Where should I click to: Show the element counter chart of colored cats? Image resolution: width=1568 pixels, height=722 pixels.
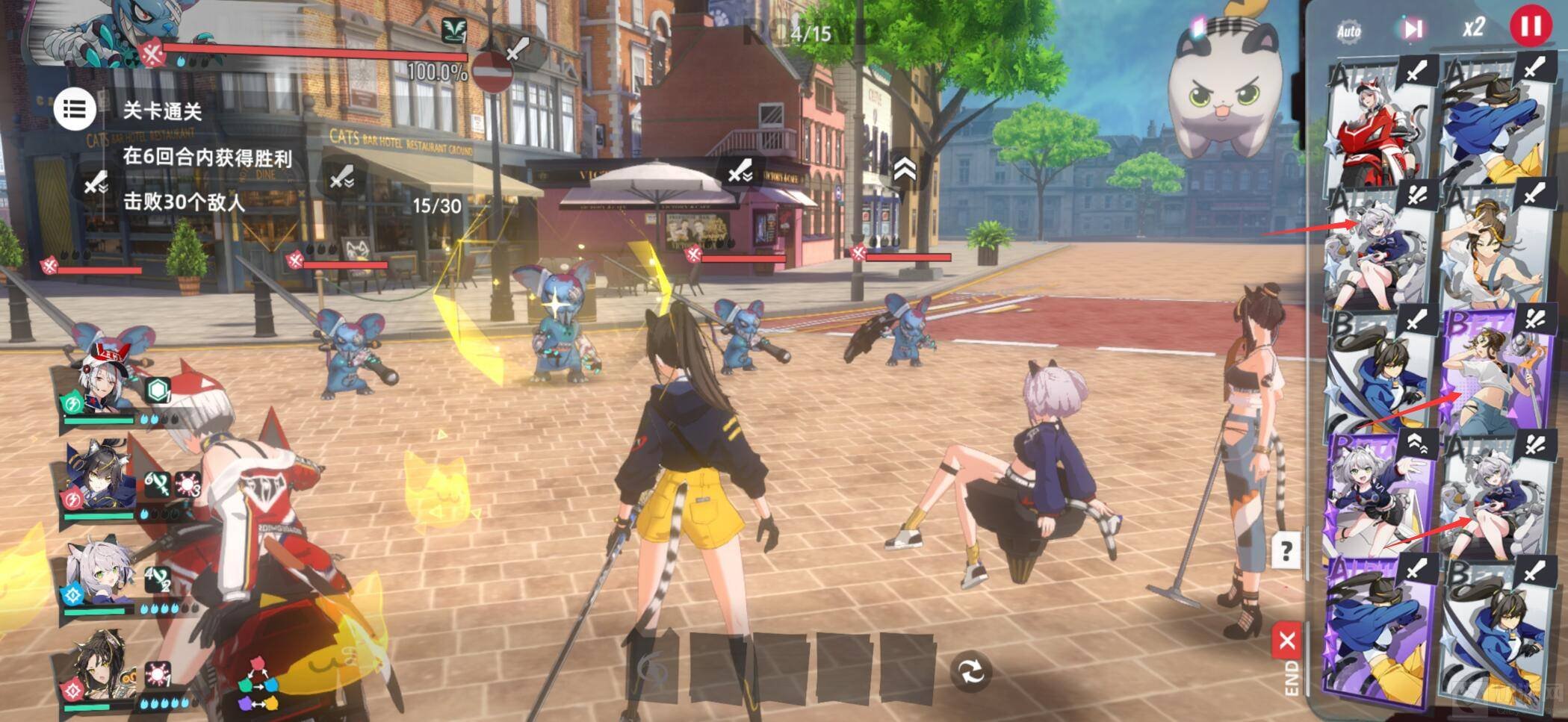pyautogui.click(x=258, y=683)
